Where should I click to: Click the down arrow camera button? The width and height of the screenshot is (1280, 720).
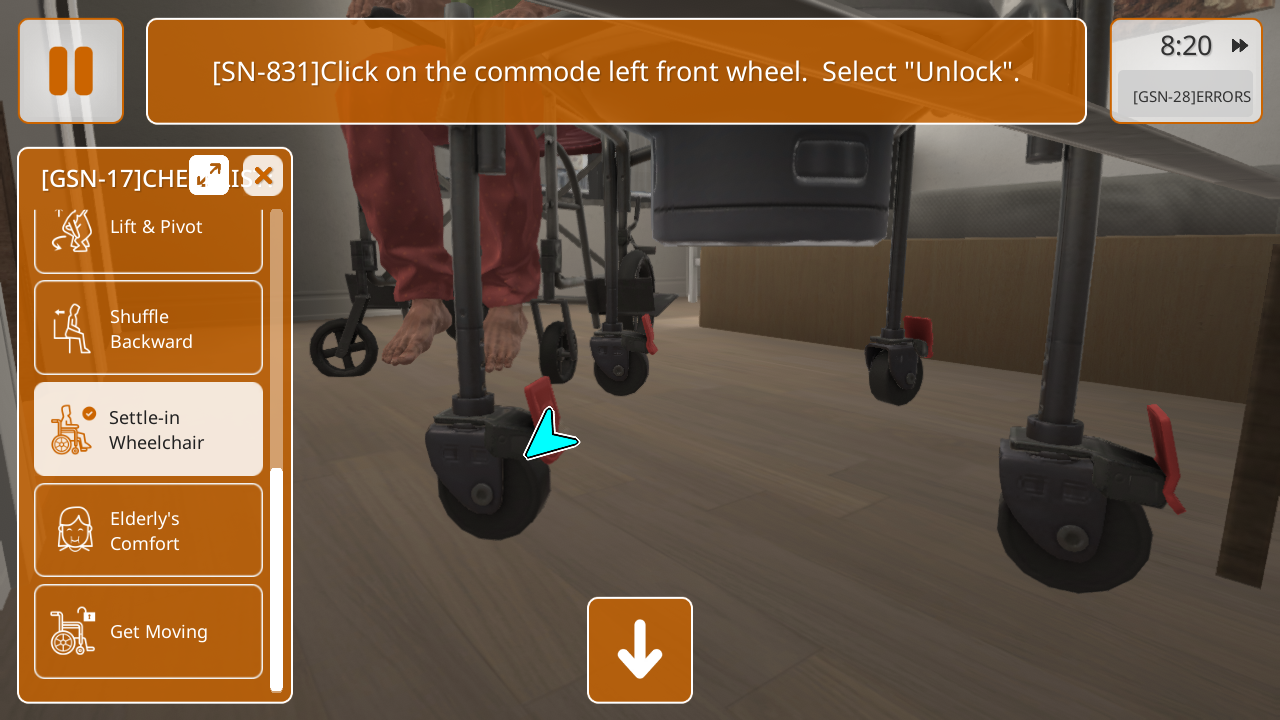click(x=640, y=650)
